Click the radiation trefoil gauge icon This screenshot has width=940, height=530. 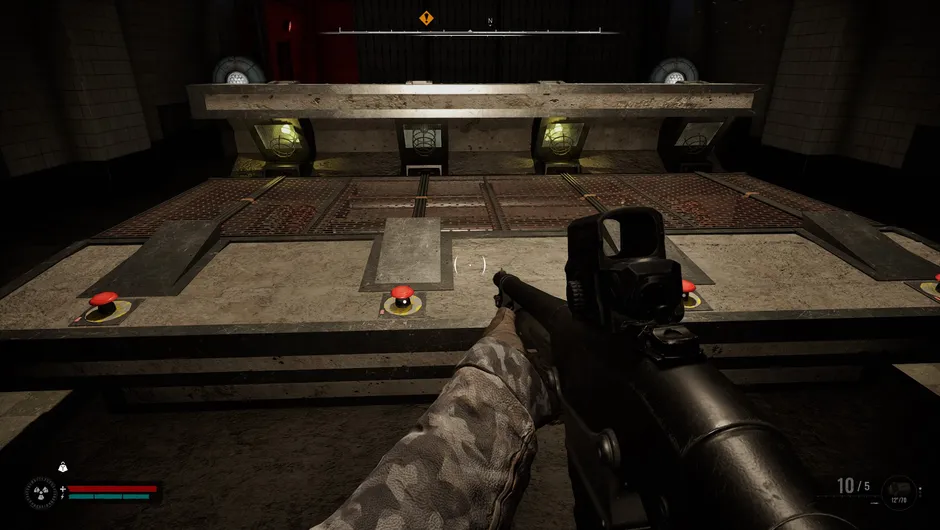point(40,492)
